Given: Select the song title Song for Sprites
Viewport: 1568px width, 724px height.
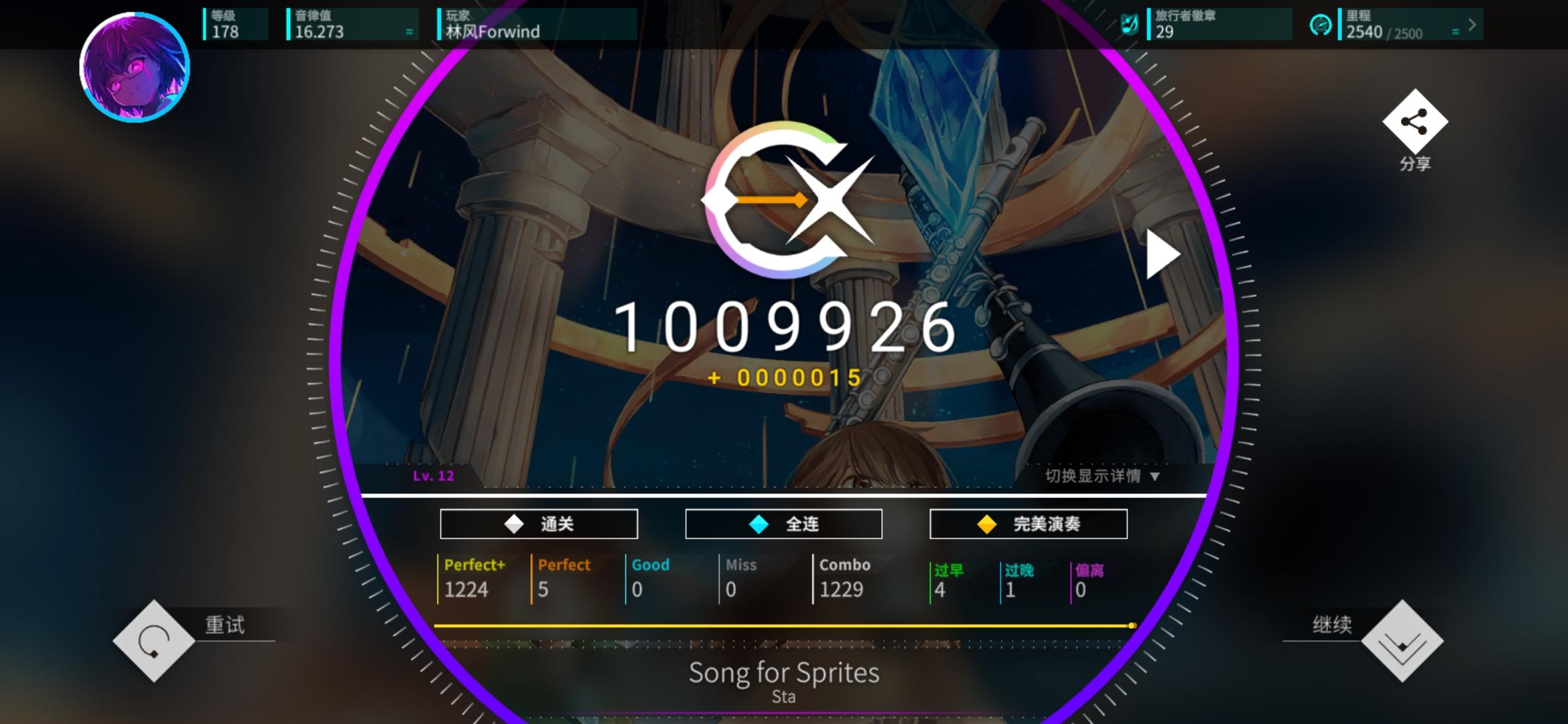Looking at the screenshot, I should [x=784, y=673].
